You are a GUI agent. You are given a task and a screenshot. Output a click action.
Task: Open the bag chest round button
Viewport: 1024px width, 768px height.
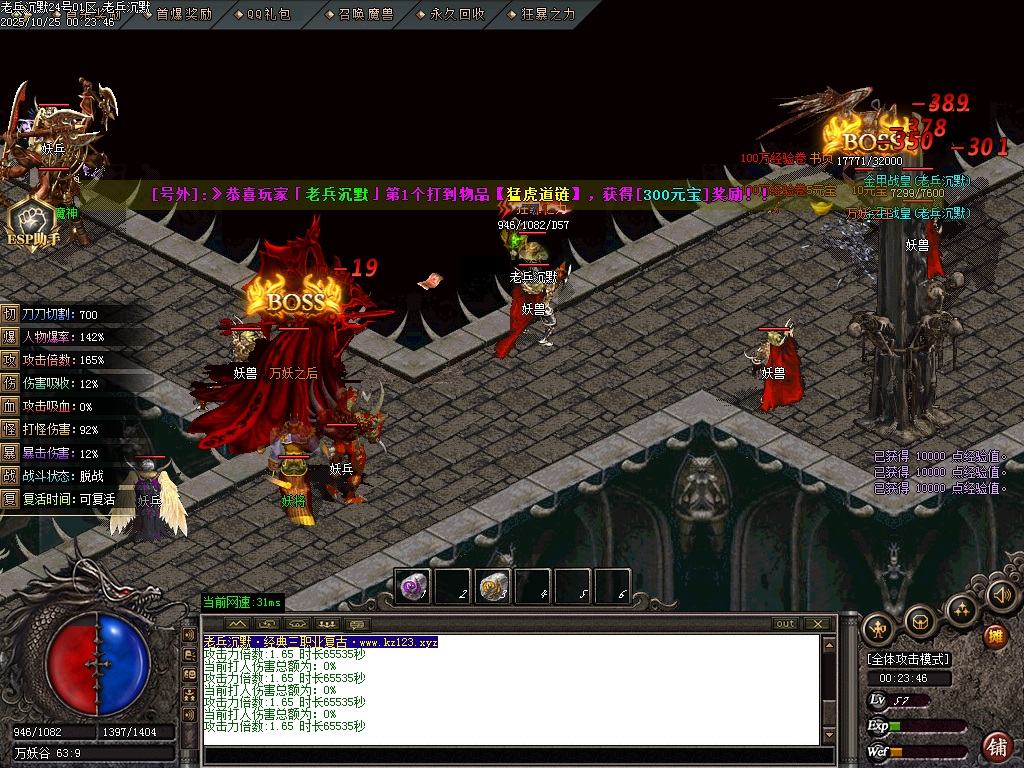(x=919, y=622)
